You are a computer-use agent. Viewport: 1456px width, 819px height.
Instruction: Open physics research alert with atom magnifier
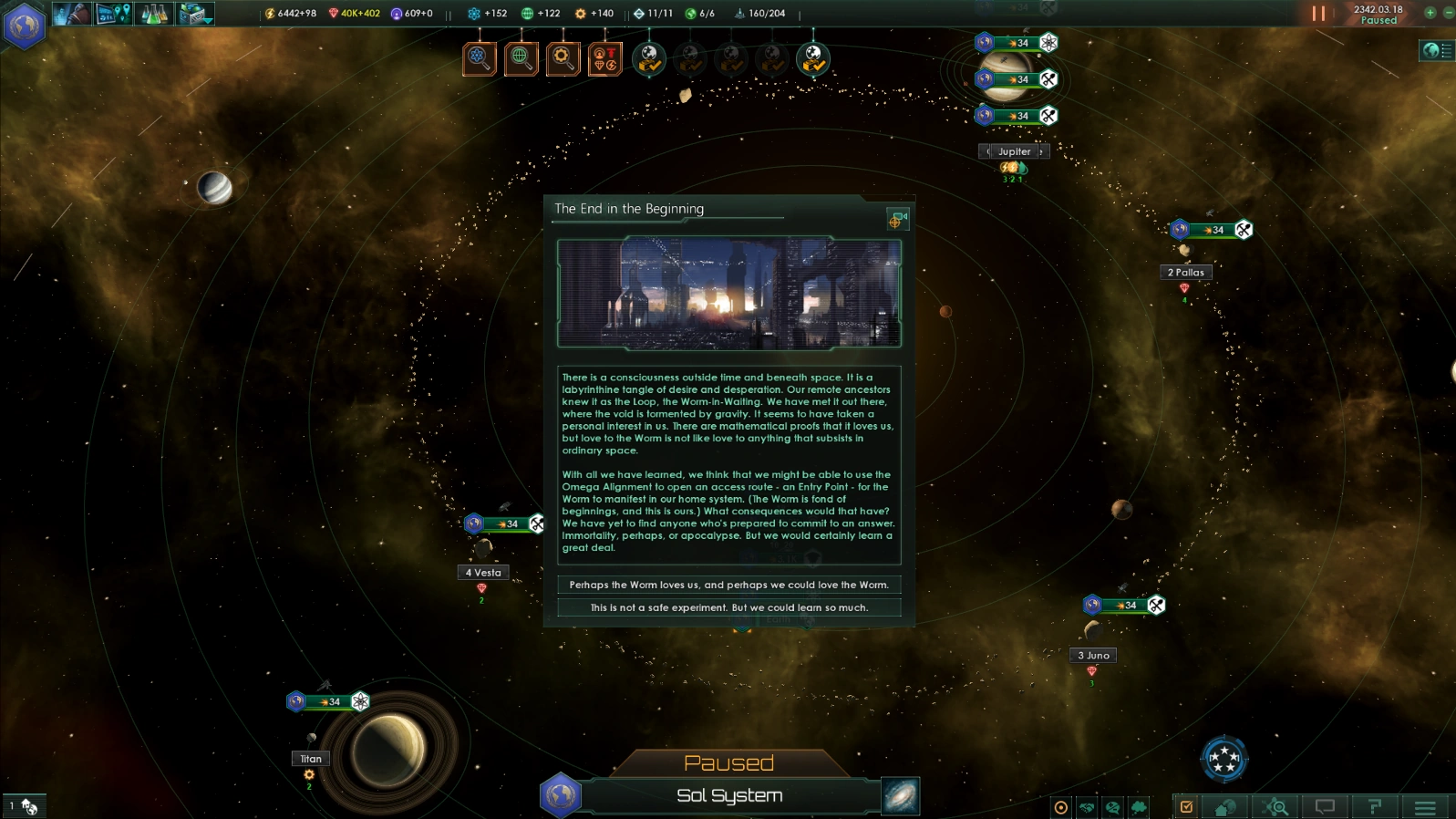pos(479,59)
